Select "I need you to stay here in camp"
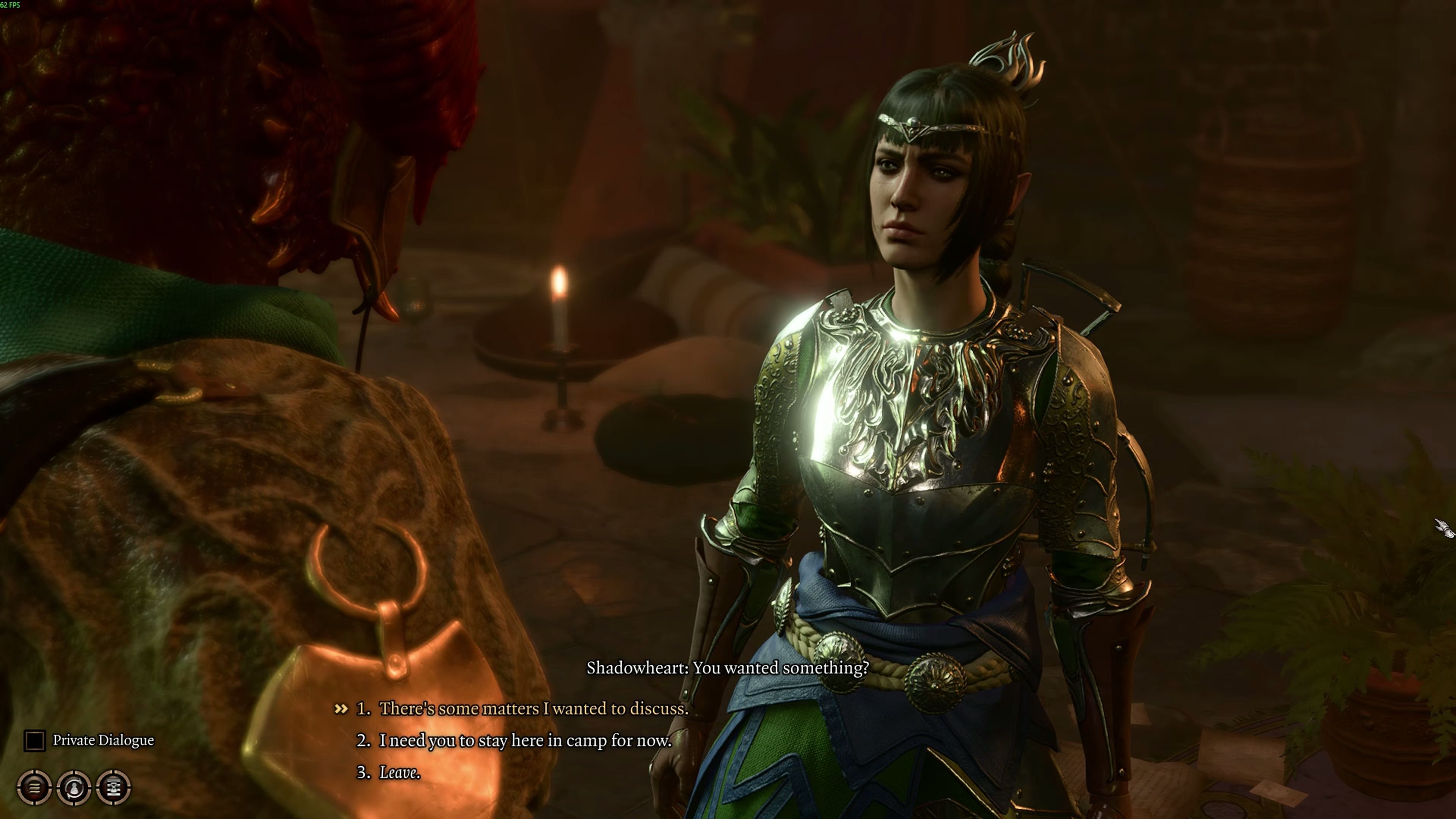This screenshot has width=1456, height=819. (524, 741)
